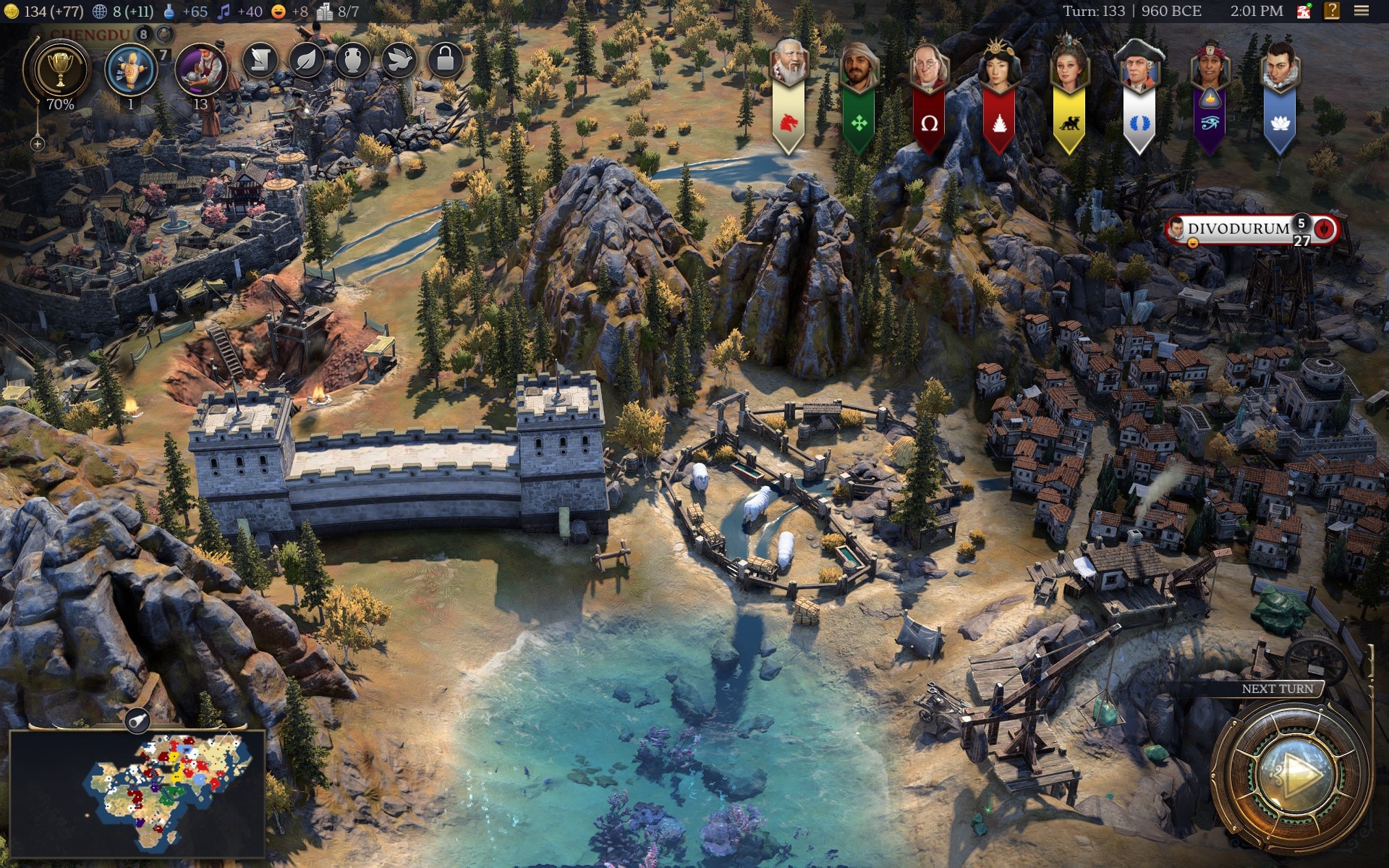Open the amphora vase panel

(352, 60)
